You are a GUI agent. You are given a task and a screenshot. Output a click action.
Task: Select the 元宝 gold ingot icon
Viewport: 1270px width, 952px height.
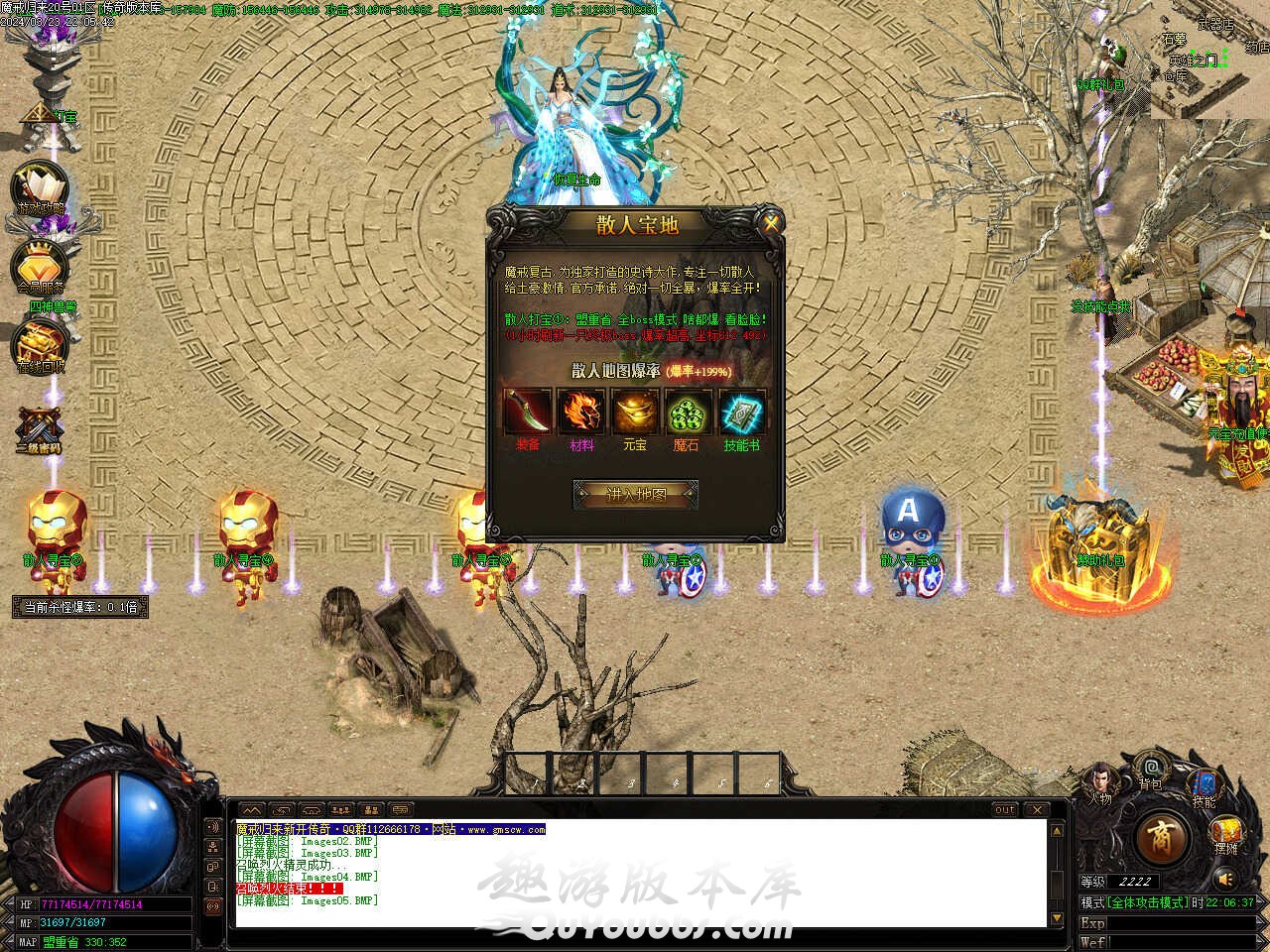pyautogui.click(x=634, y=412)
